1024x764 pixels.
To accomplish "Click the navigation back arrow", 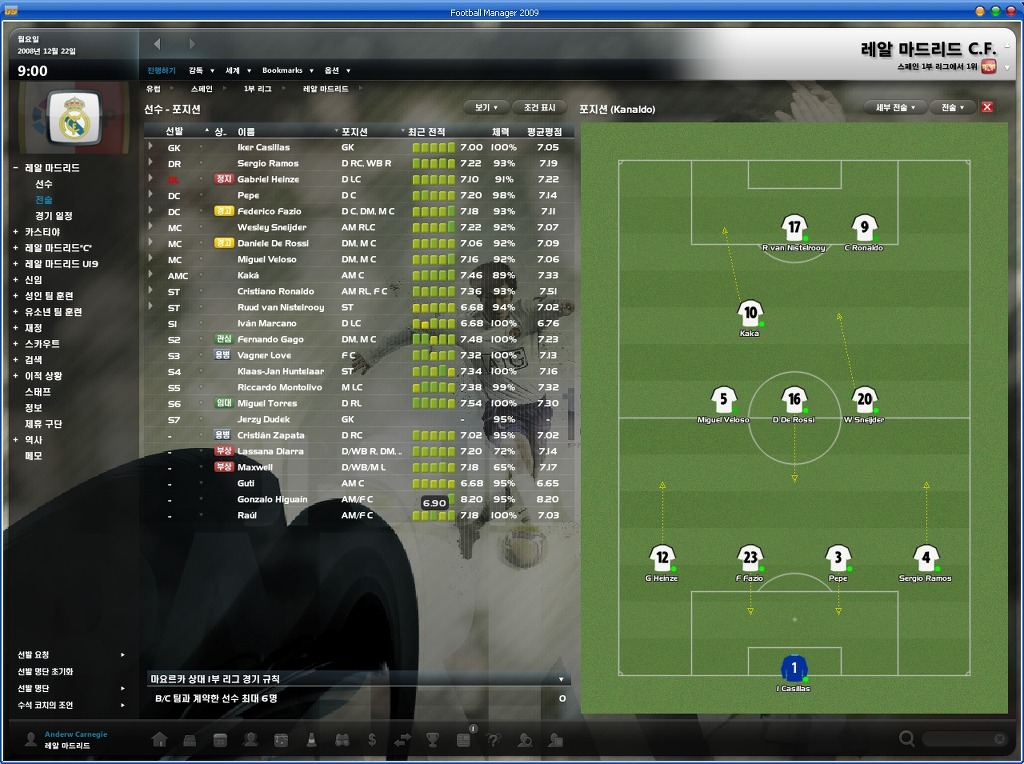I will 157,44.
